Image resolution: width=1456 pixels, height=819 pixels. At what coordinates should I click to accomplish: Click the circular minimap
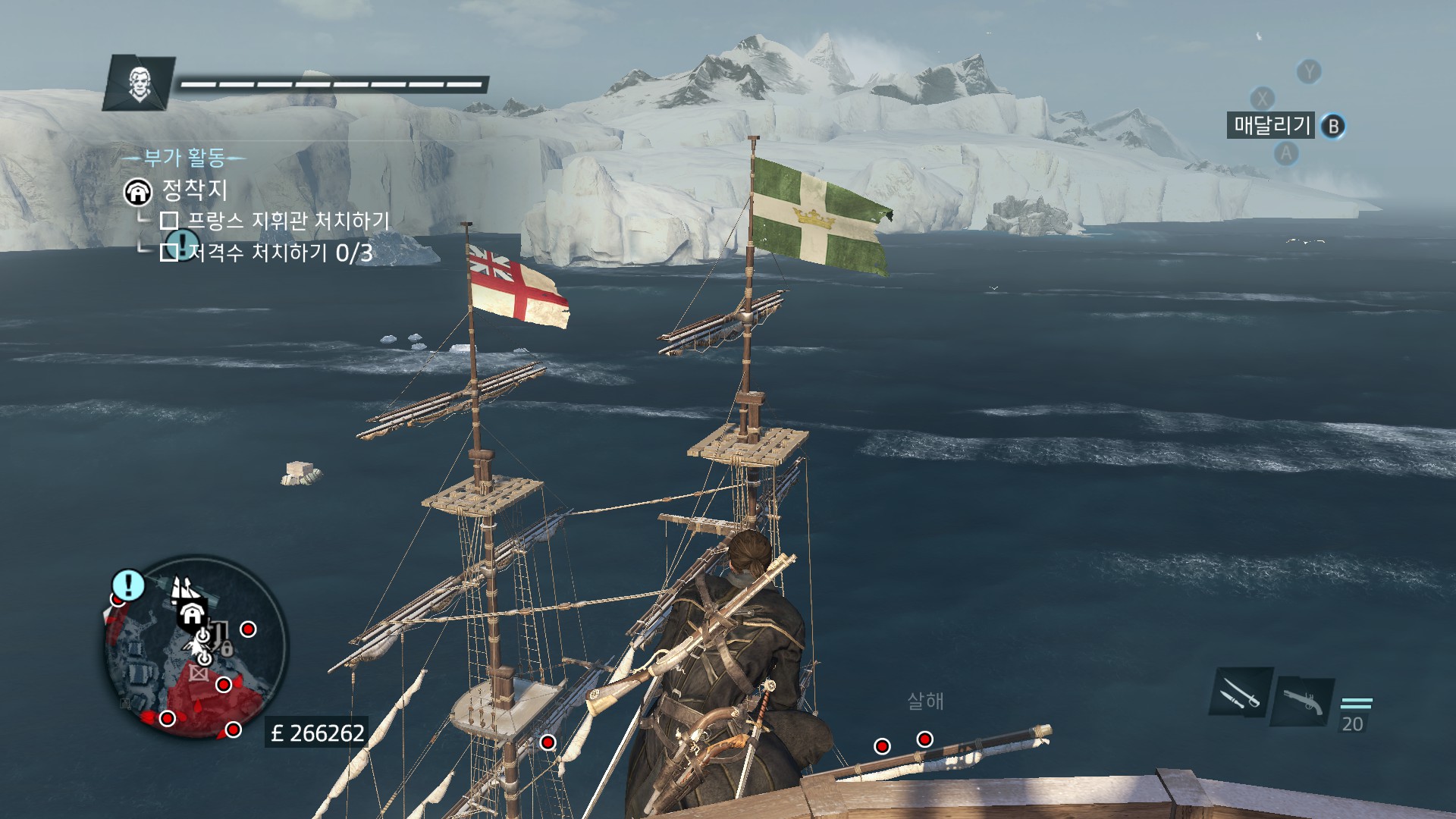195,648
